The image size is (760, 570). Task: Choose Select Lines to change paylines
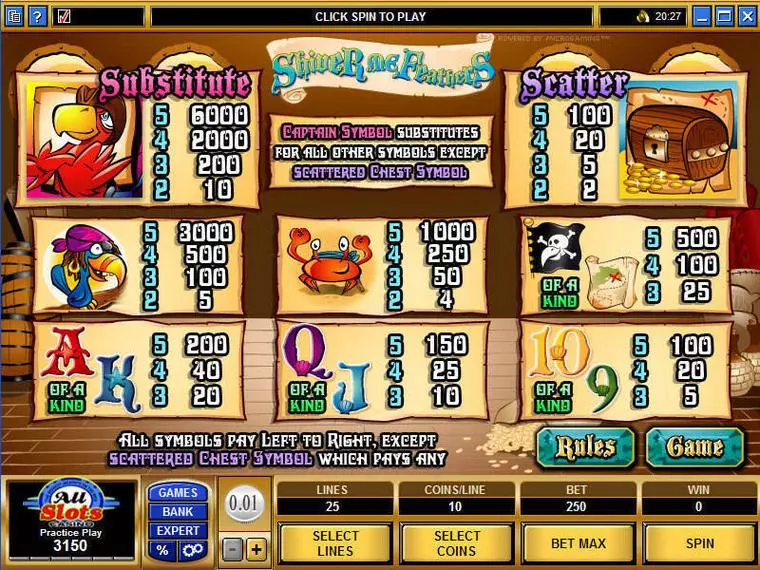[334, 542]
